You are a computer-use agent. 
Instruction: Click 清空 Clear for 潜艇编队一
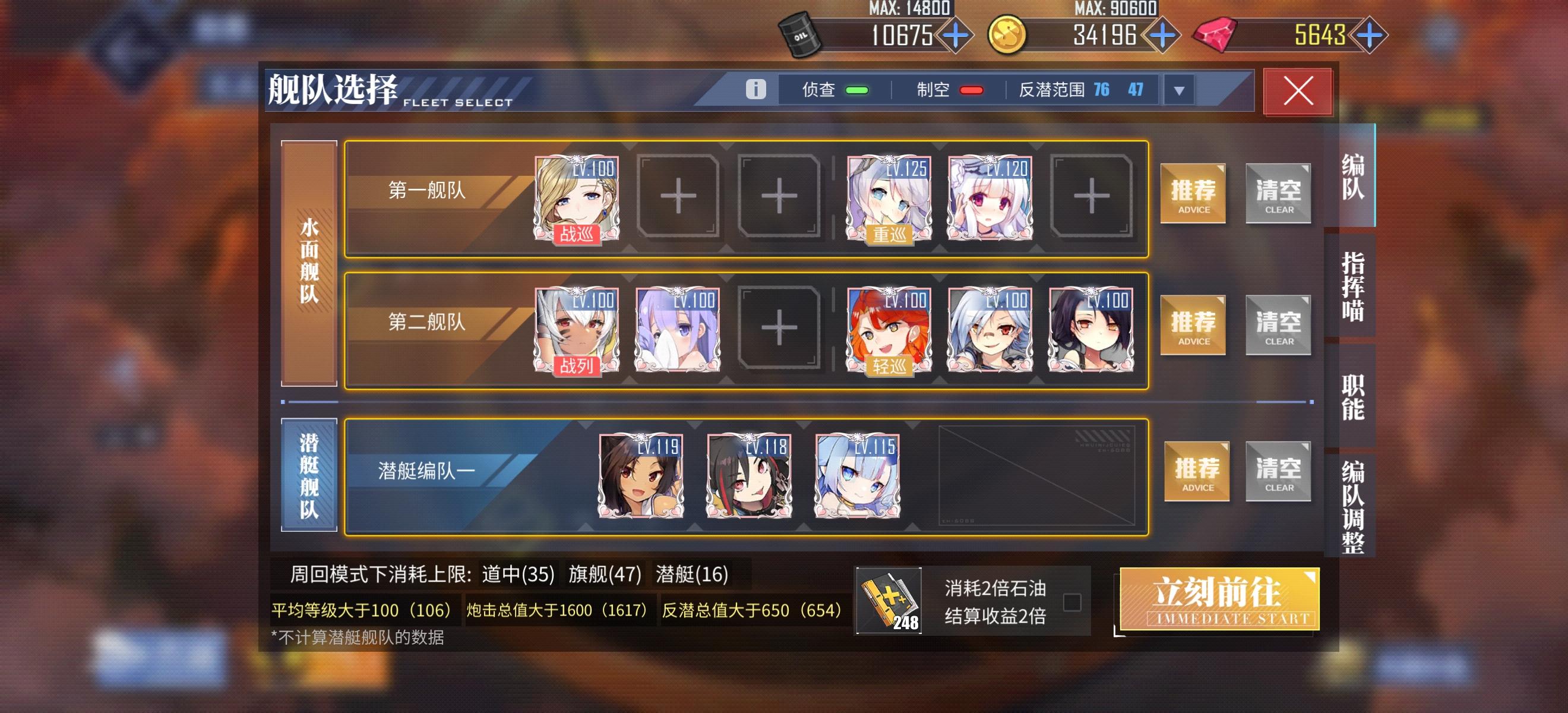pyautogui.click(x=1278, y=472)
